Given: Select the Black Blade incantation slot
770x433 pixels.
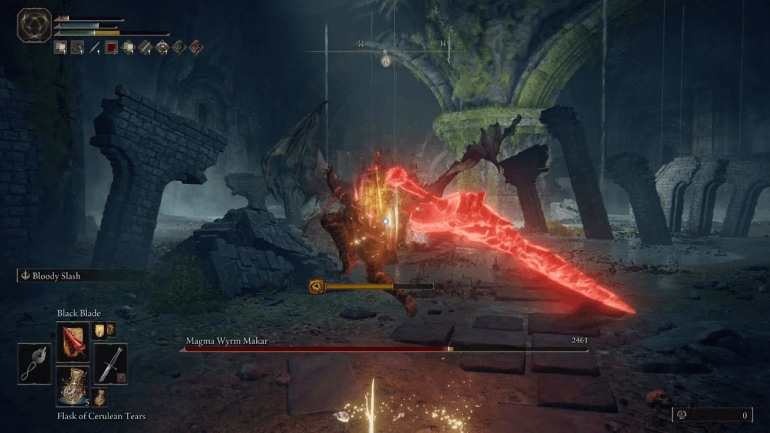Looking at the screenshot, I should tap(73, 341).
